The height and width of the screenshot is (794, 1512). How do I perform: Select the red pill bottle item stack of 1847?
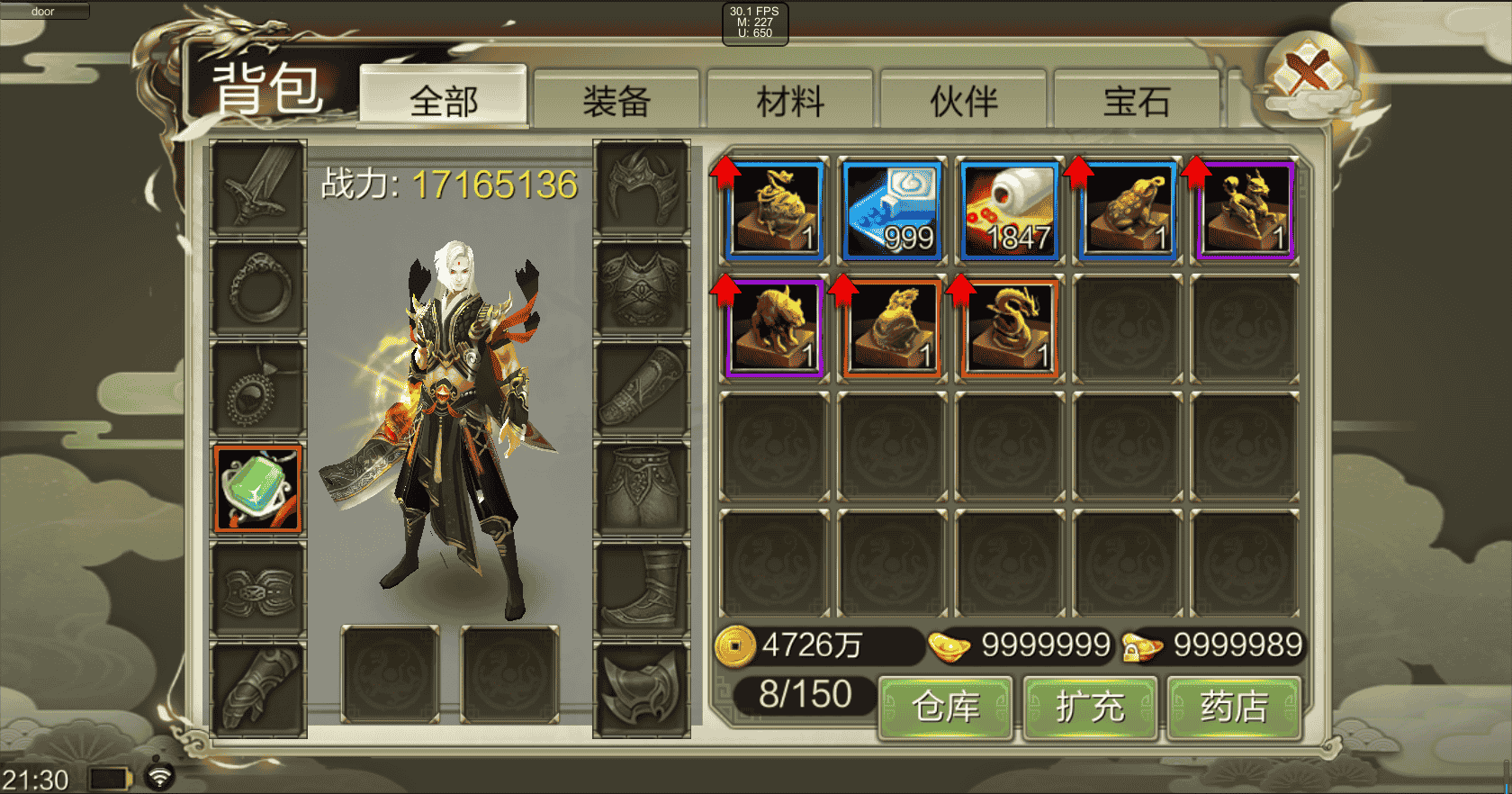point(1009,210)
